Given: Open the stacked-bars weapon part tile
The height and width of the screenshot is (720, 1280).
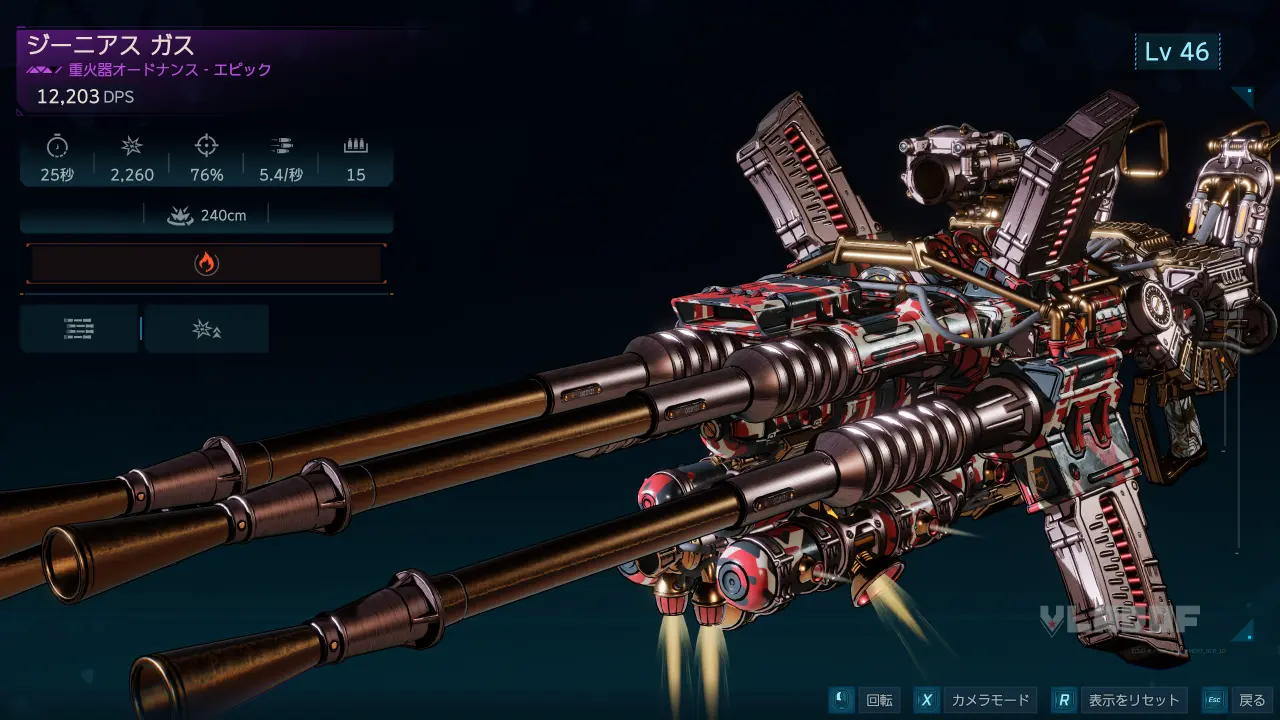Looking at the screenshot, I should click(79, 329).
